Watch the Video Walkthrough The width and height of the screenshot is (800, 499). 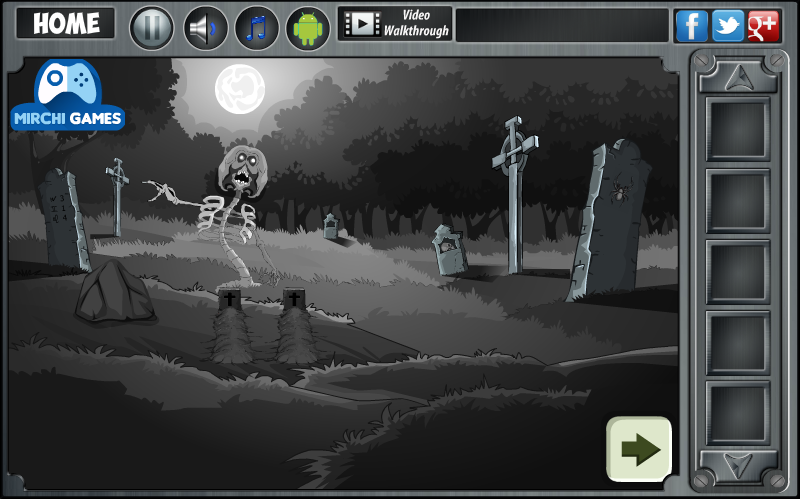(395, 24)
